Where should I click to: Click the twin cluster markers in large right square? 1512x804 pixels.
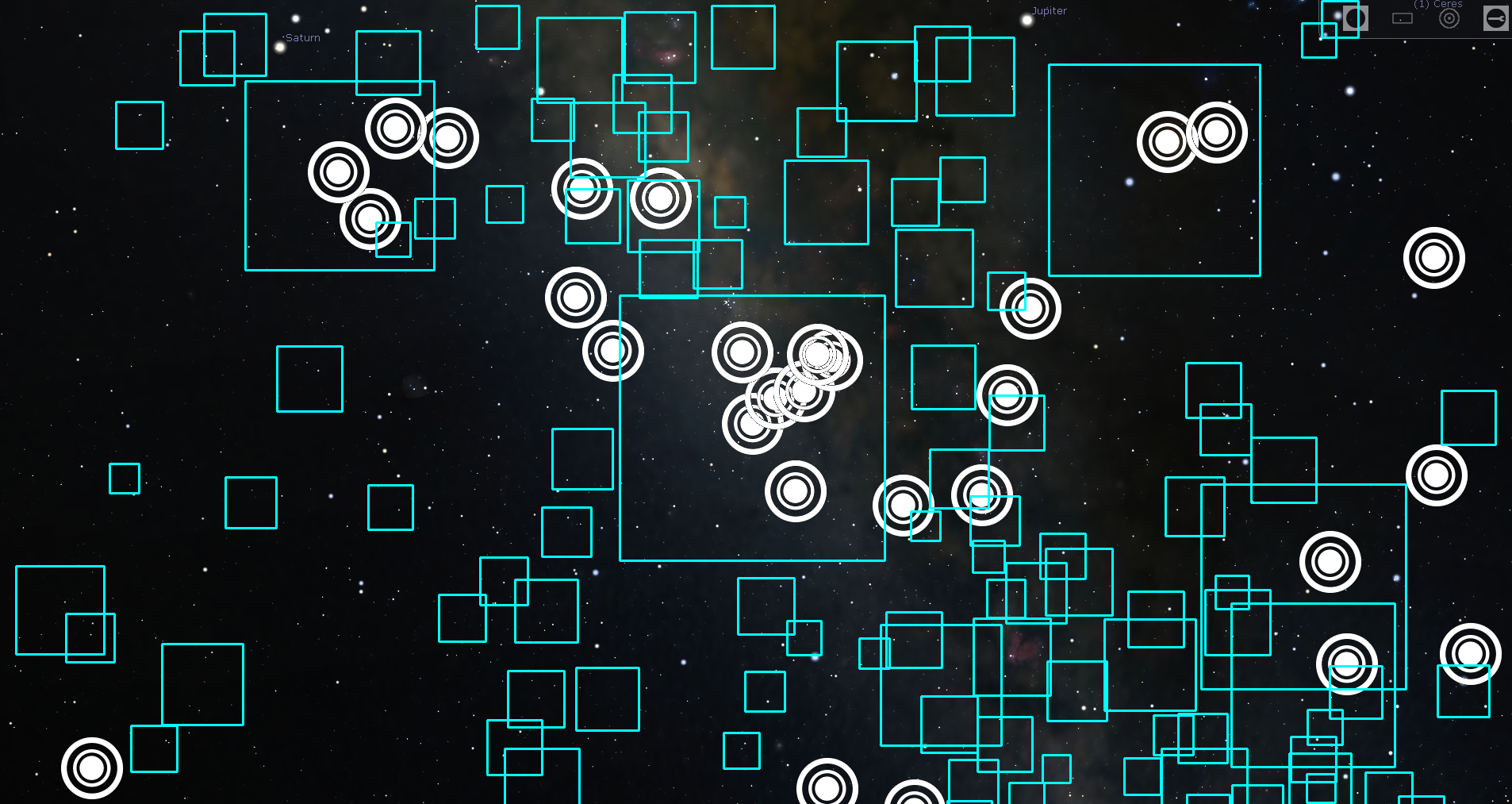point(1190,137)
